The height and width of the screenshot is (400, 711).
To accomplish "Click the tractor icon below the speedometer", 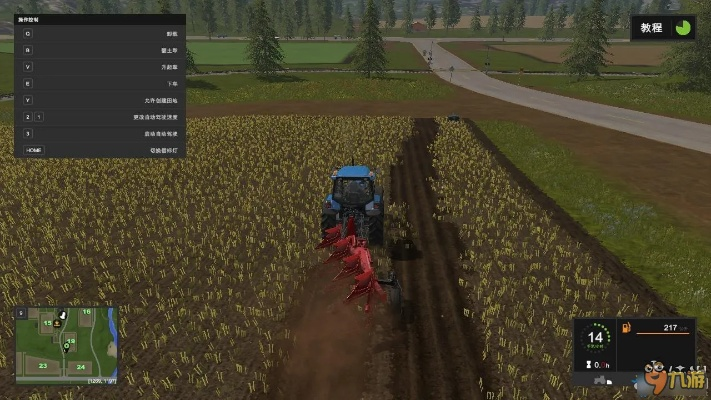I will (598, 380).
